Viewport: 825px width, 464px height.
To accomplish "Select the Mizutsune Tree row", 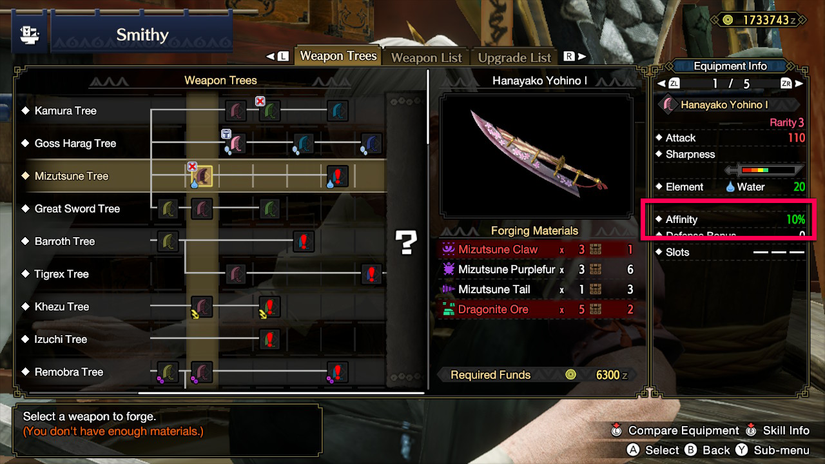I will [71, 176].
